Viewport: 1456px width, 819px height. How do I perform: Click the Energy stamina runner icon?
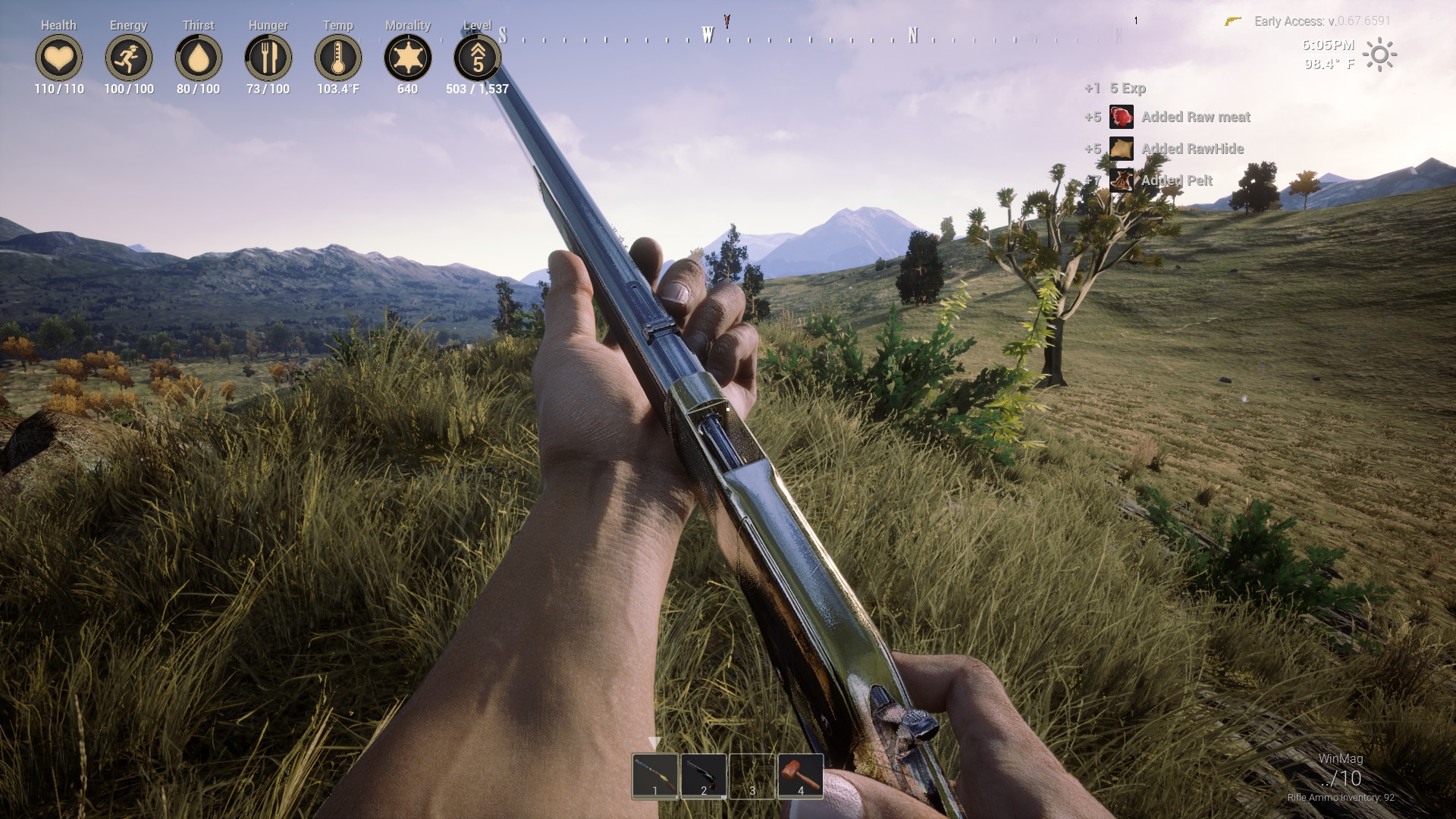click(x=128, y=58)
